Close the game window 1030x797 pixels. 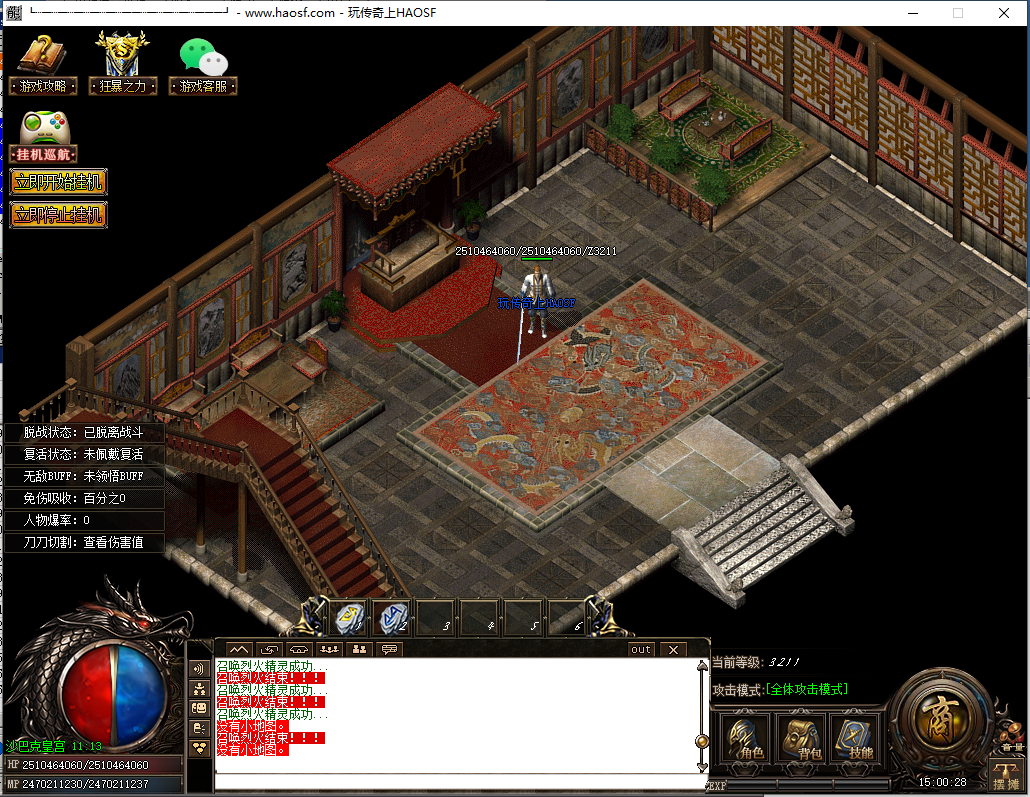tap(1003, 13)
